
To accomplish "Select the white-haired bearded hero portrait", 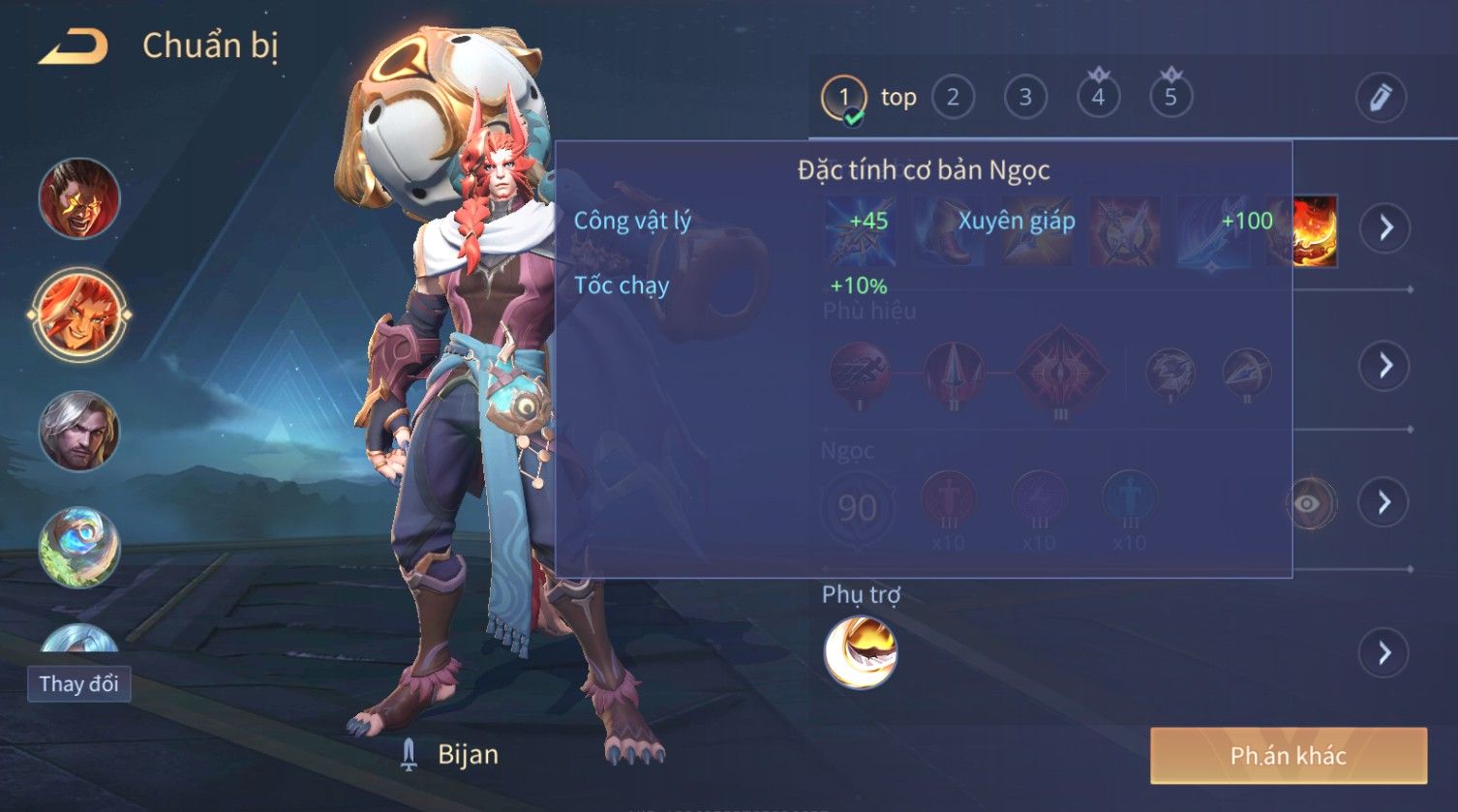I will point(79,431).
